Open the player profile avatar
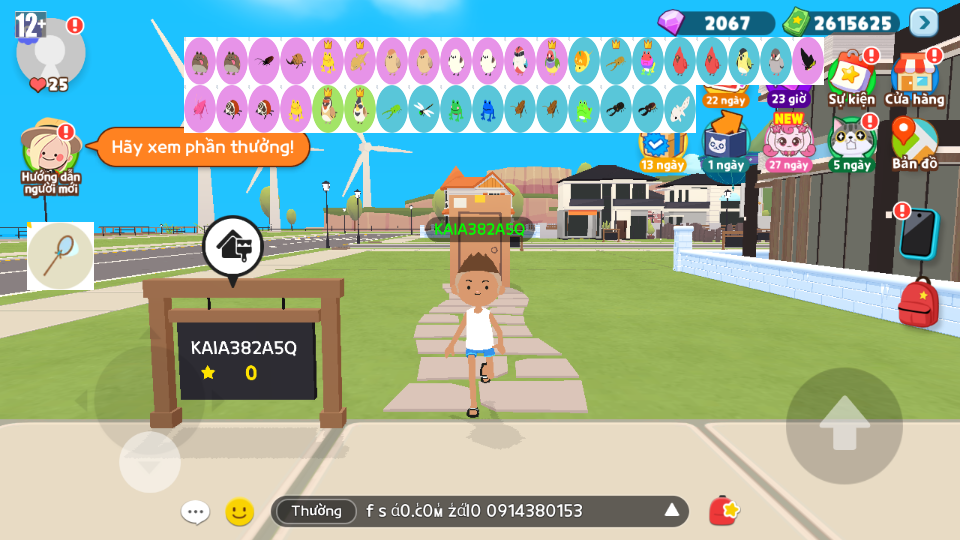 tap(50, 52)
